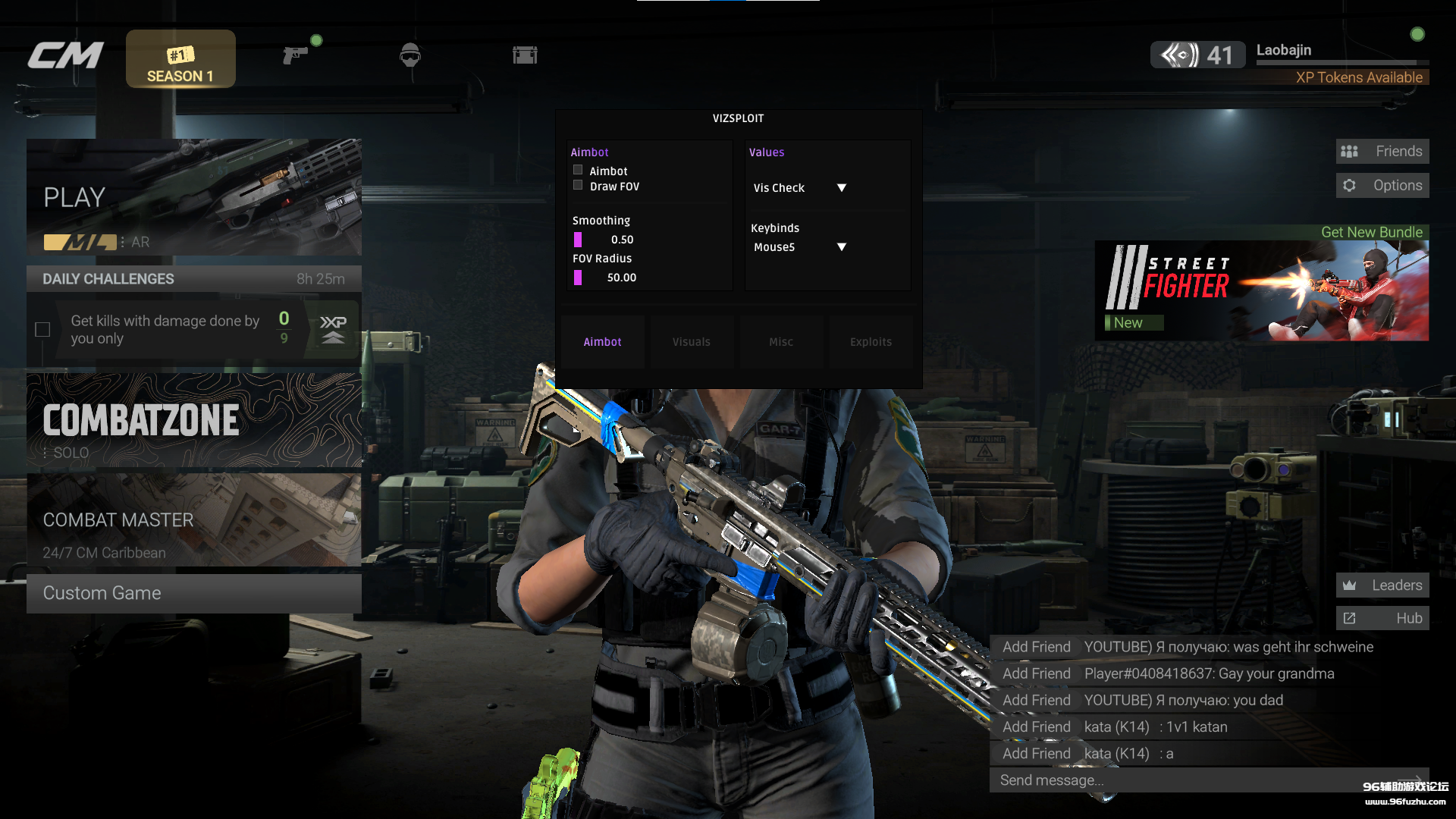This screenshot has height=819, width=1456.
Task: Open the Mouse5 keybind dropdown
Action: (x=840, y=247)
